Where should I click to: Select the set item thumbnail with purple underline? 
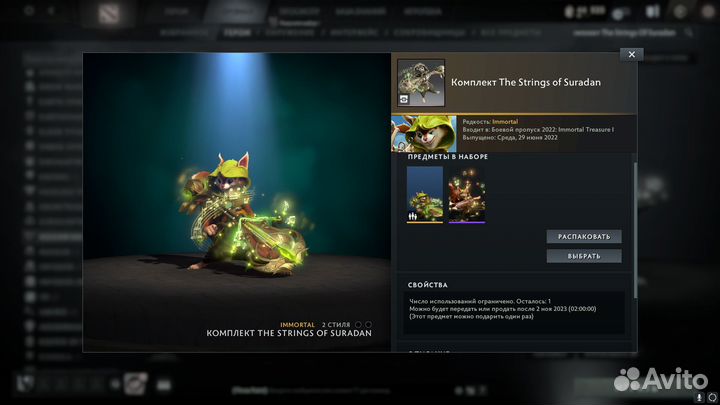point(466,193)
